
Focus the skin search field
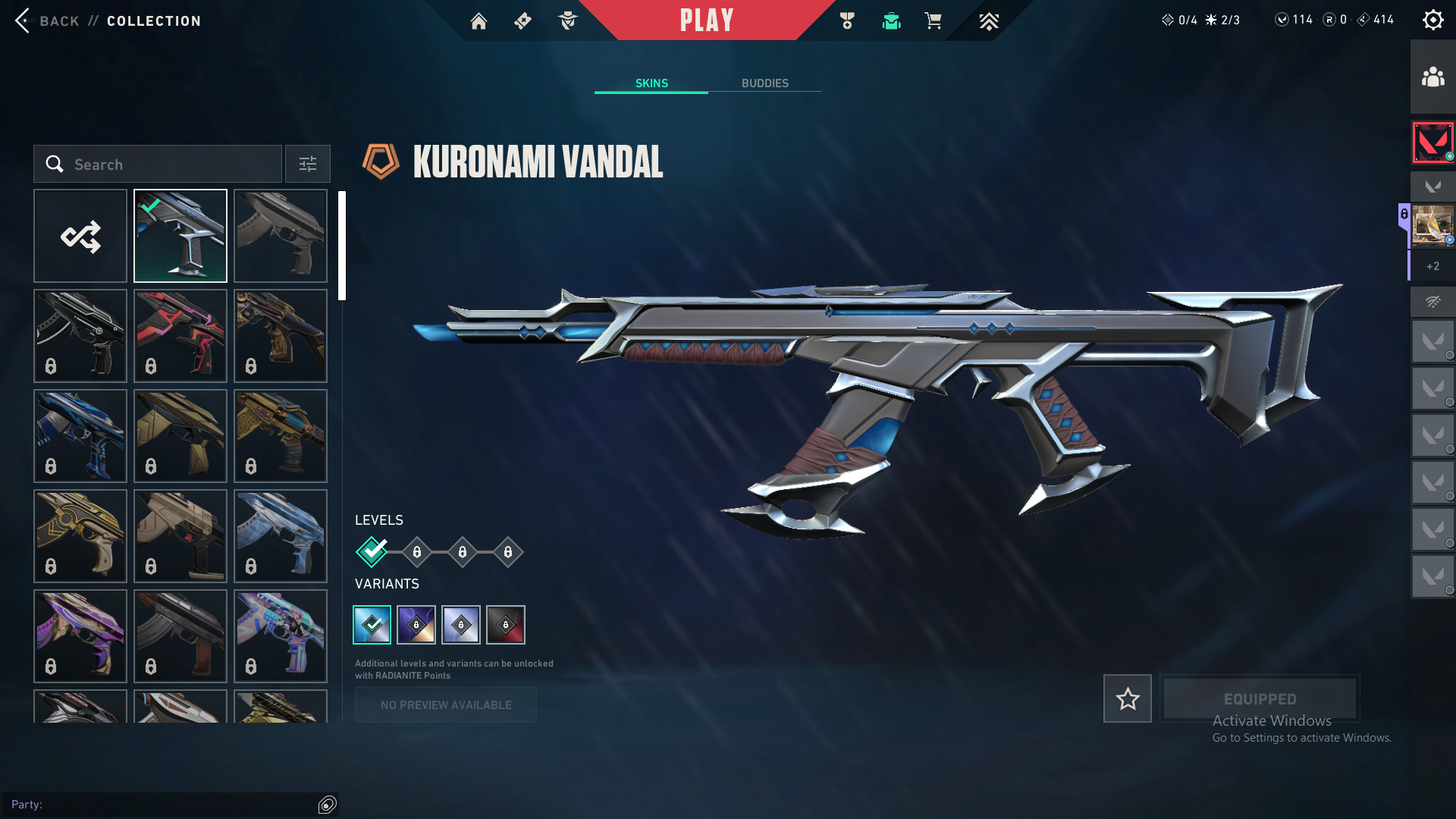point(158,165)
